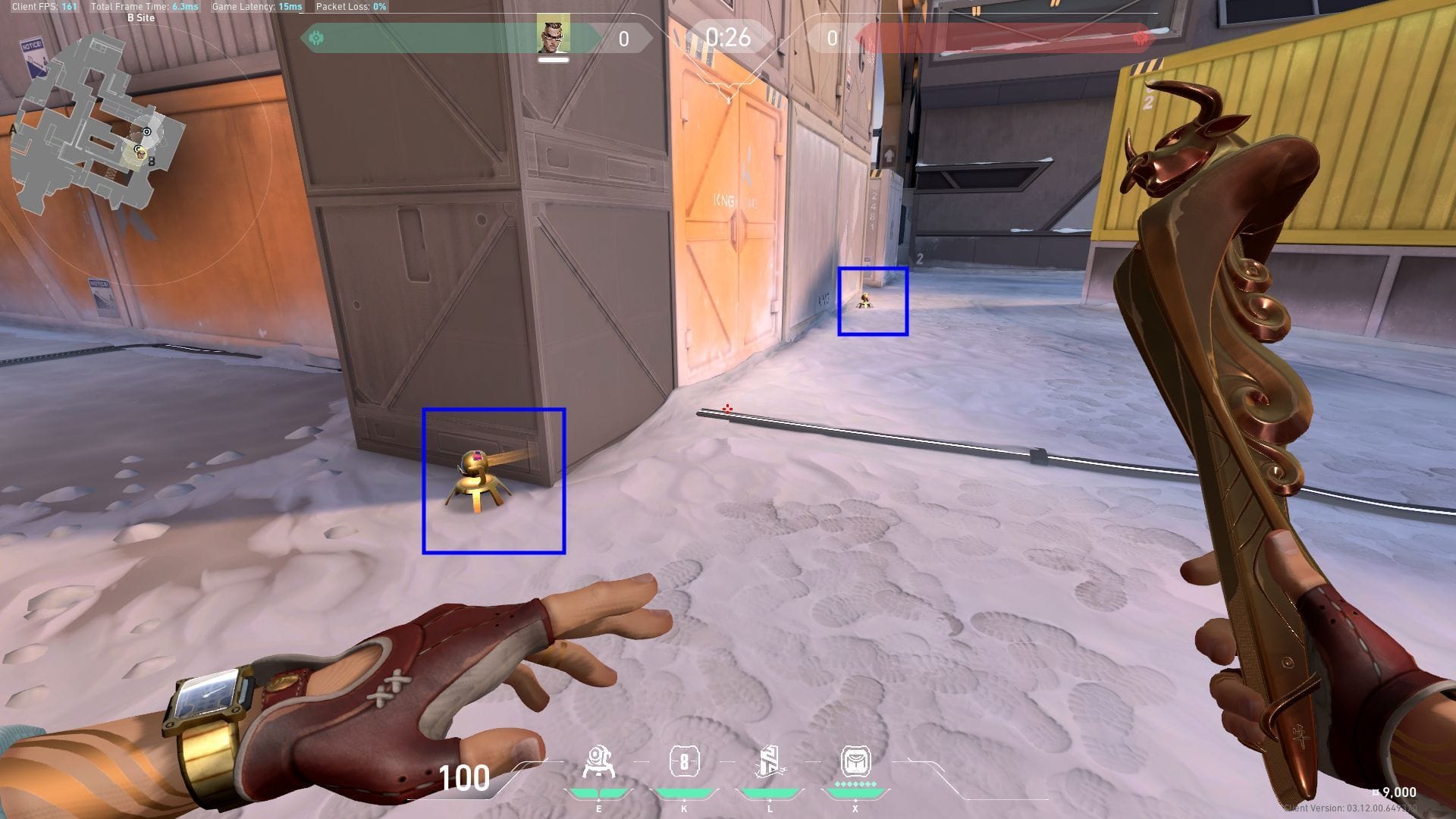Select the 100 health counter
This screenshot has height=819, width=1456.
(x=463, y=777)
